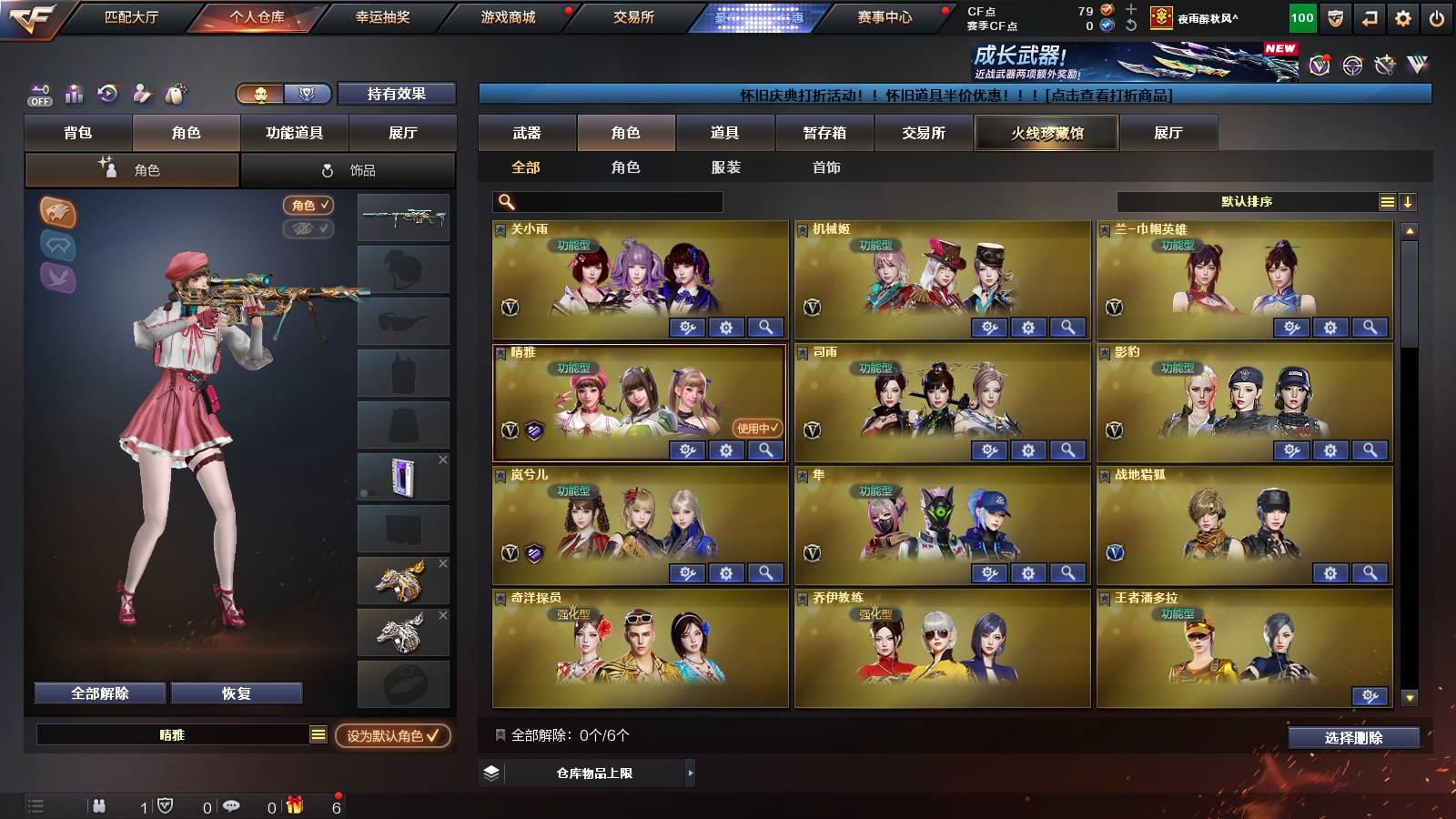The width and height of the screenshot is (1456, 819).
Task: Switch to the 武器 tab in the collection panel
Action: click(528, 133)
